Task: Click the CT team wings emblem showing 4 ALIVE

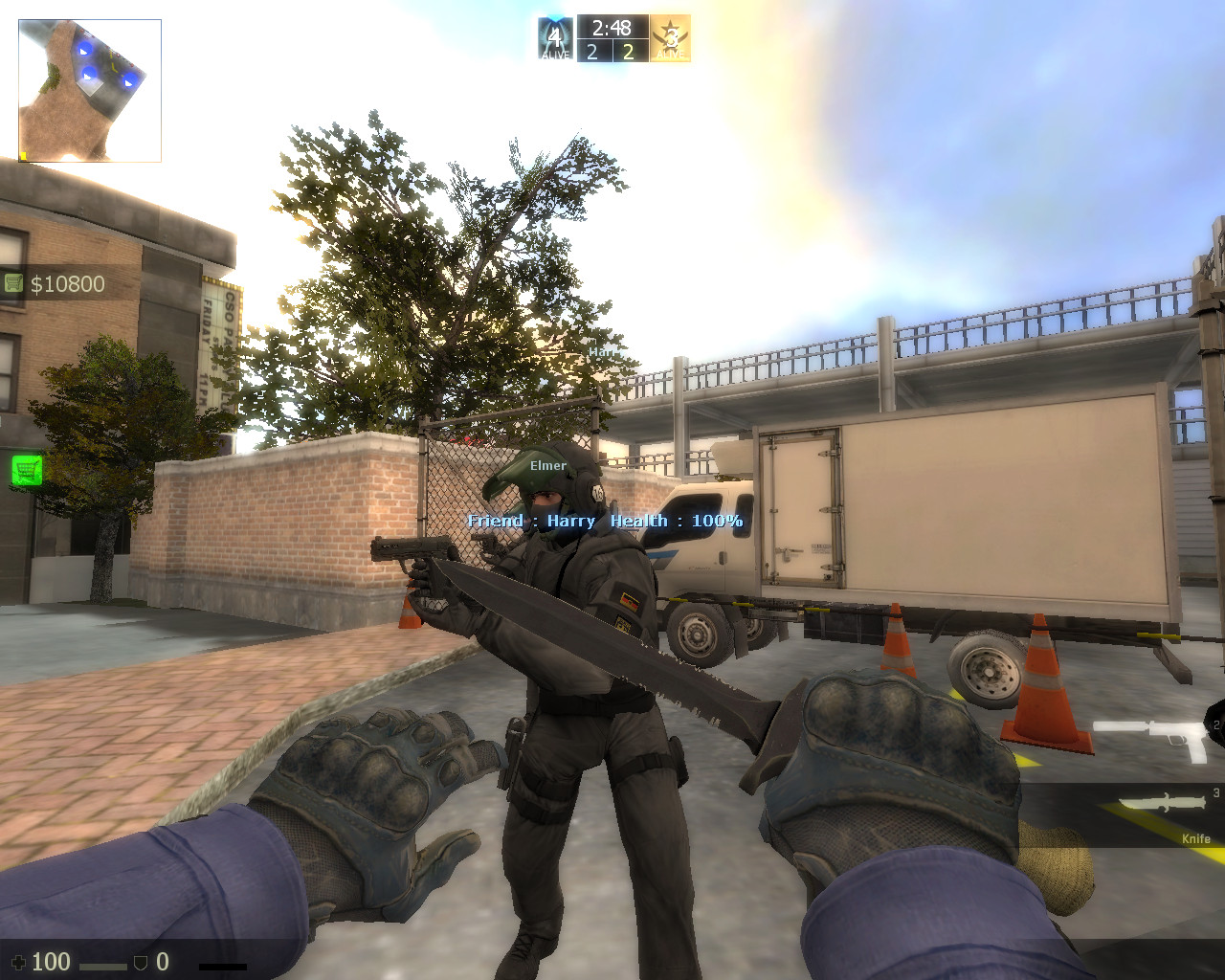Action: (553, 38)
